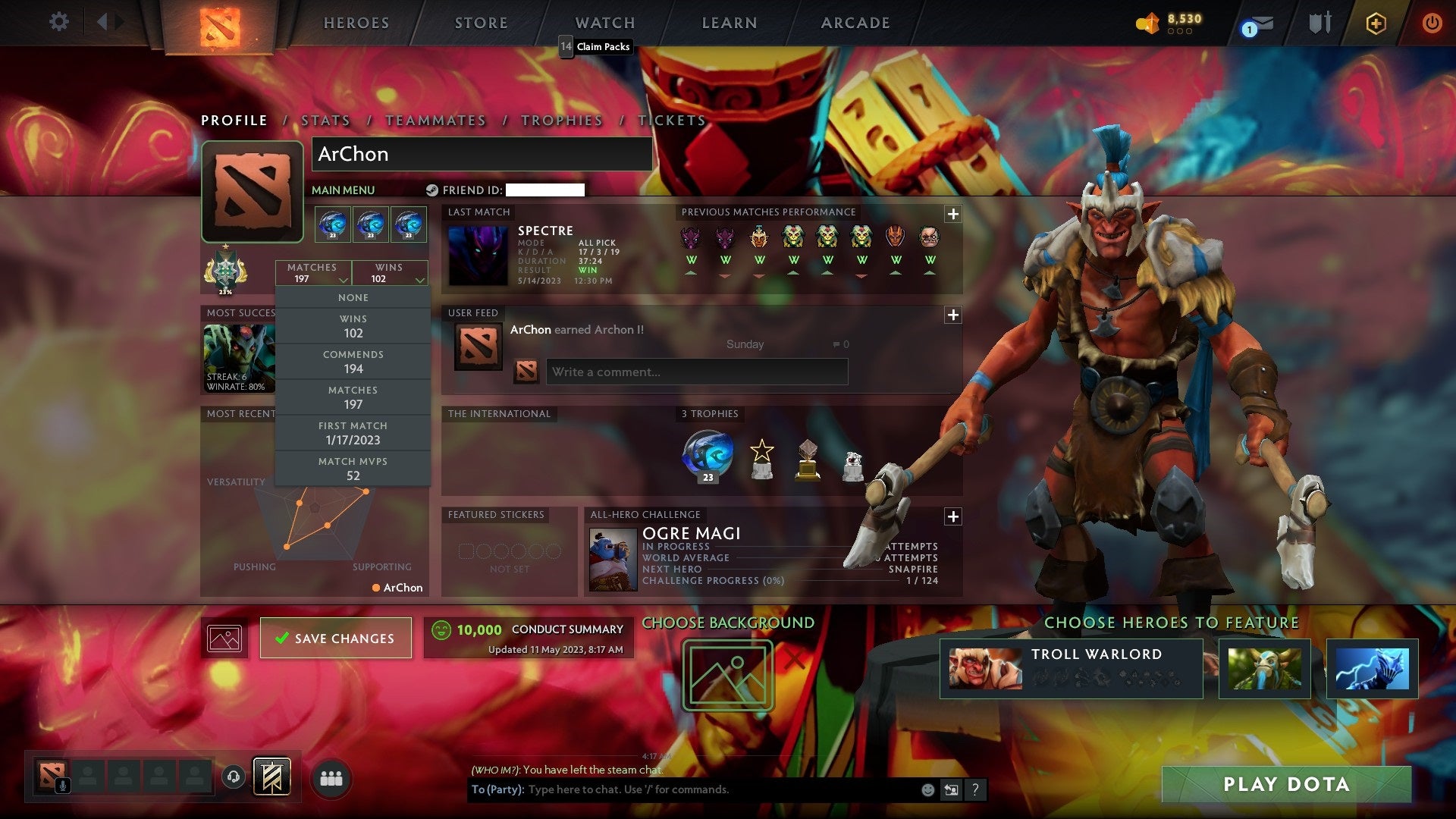Switch chat channel with the arrow-panel icon
The width and height of the screenshot is (1456, 819).
point(952,789)
